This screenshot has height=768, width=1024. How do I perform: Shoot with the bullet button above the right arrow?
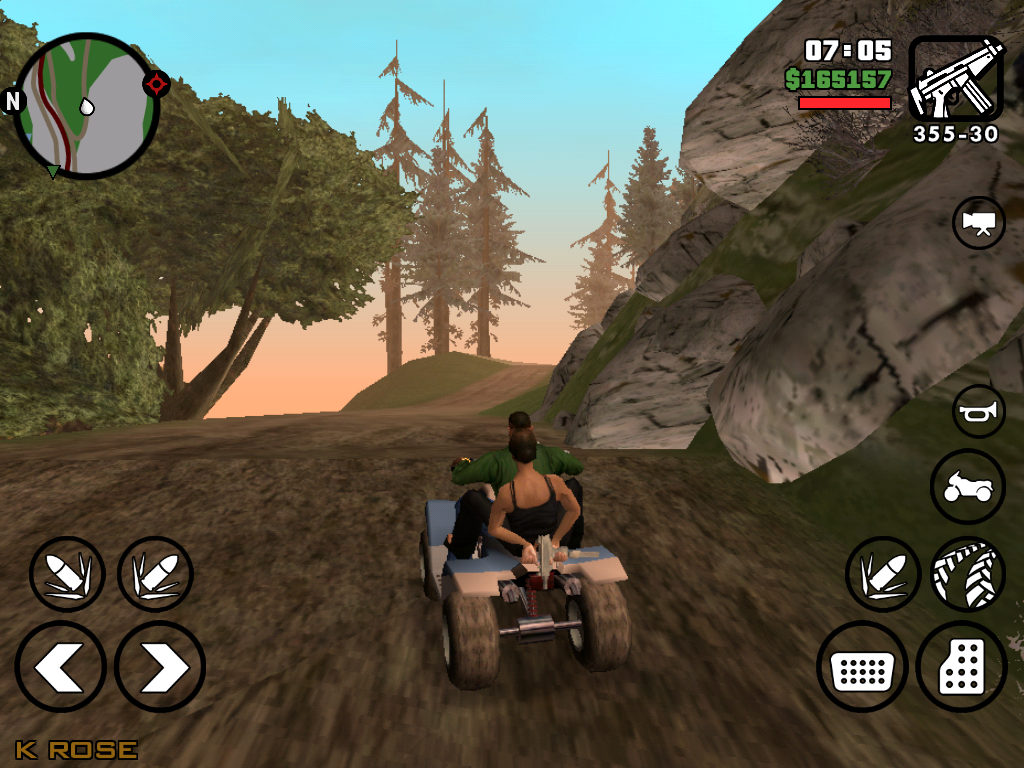[x=155, y=574]
